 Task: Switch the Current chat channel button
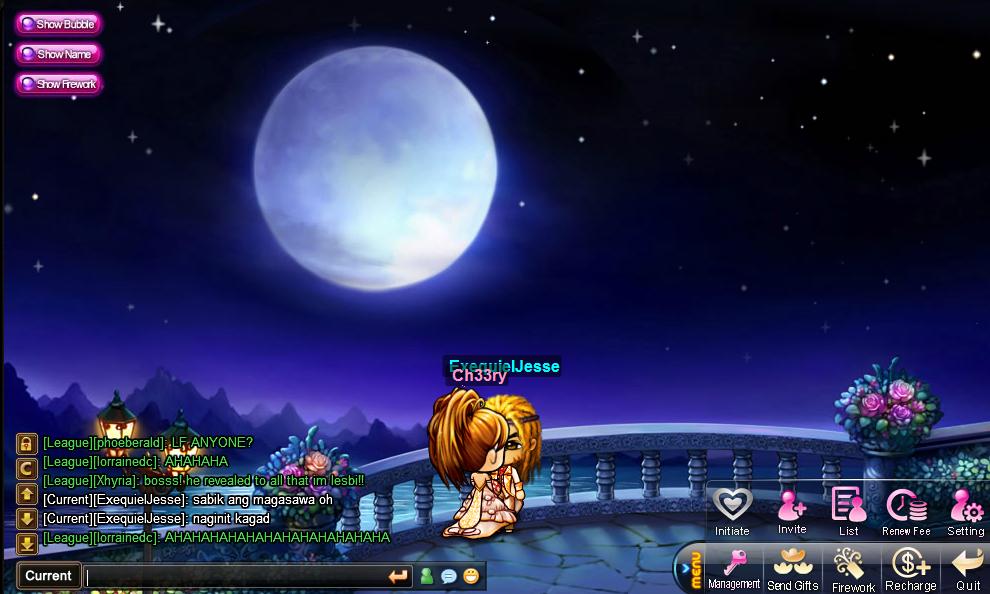tap(49, 576)
